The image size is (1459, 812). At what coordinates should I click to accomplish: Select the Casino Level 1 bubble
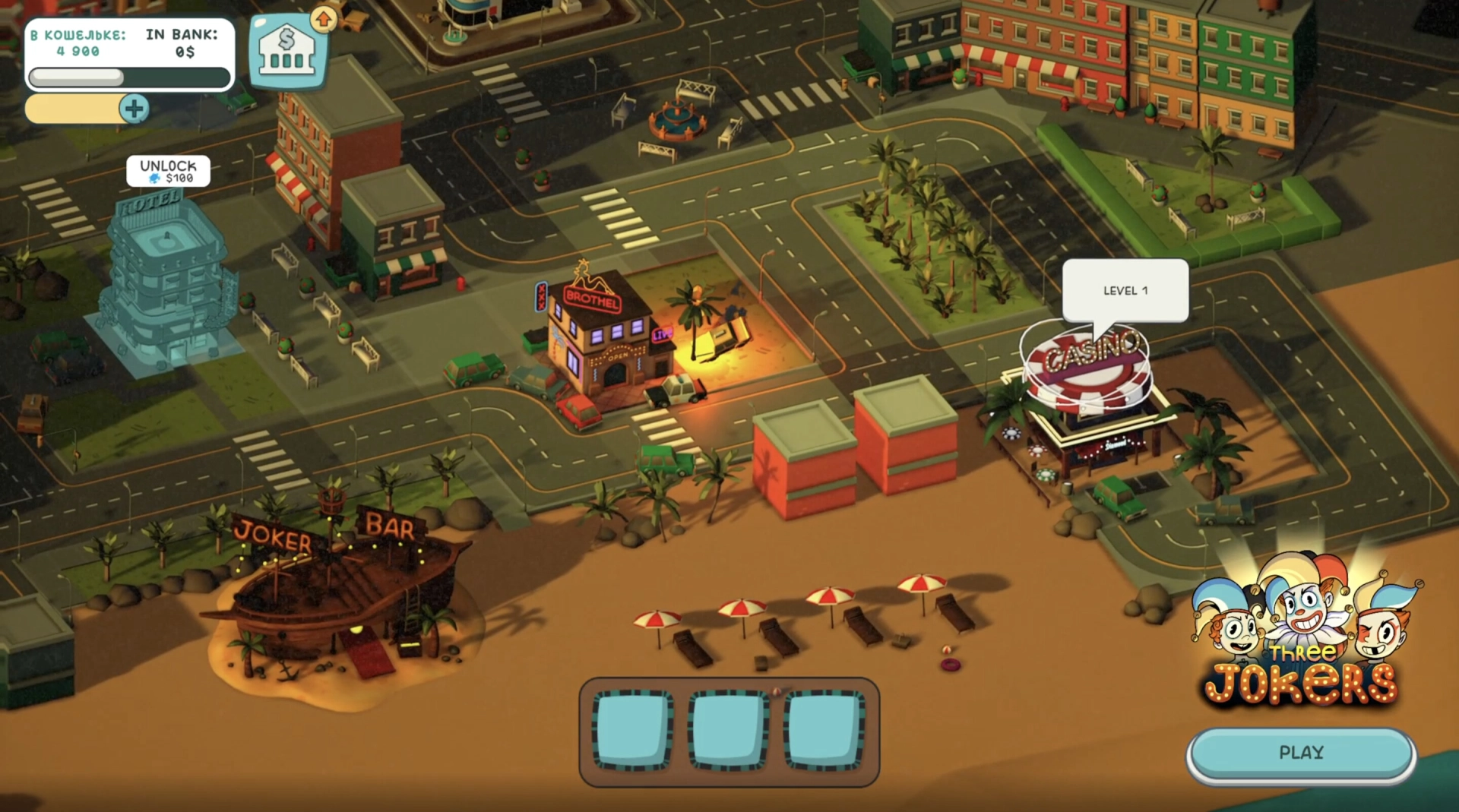point(1125,291)
